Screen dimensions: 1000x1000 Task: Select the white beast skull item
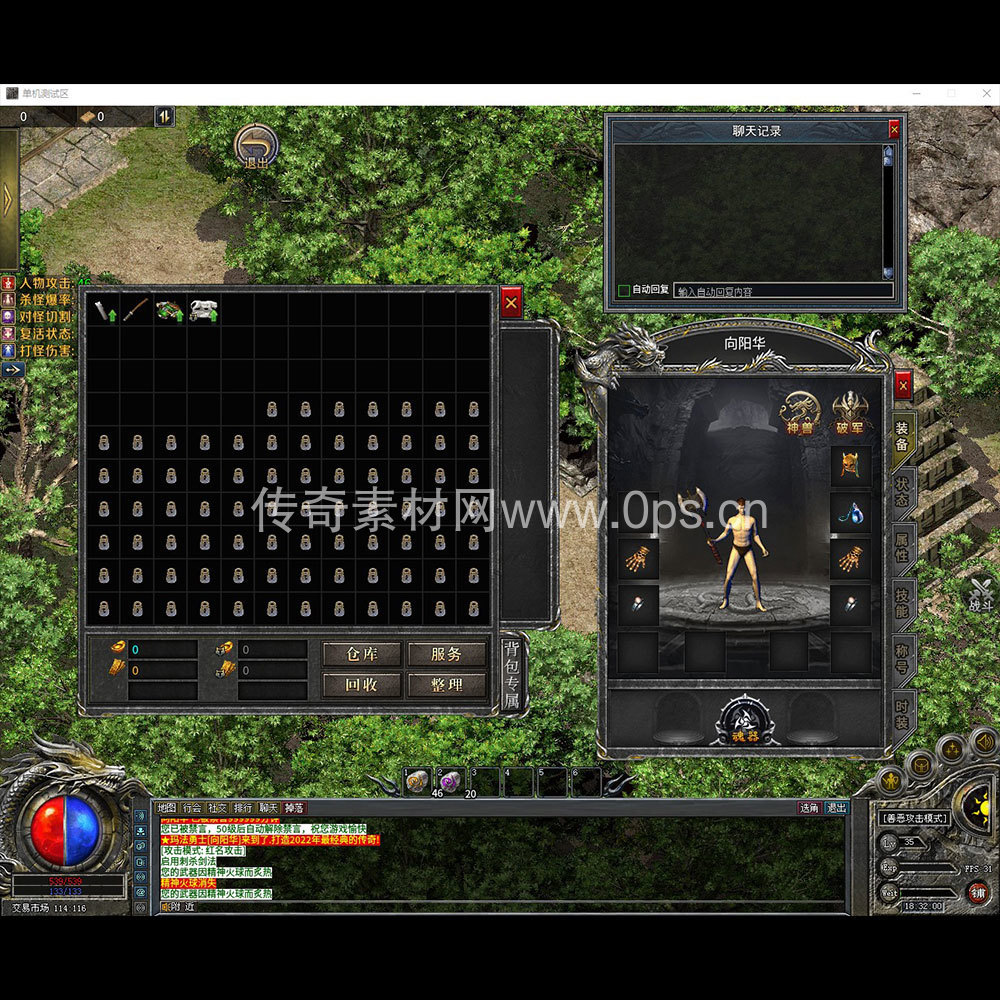click(204, 309)
